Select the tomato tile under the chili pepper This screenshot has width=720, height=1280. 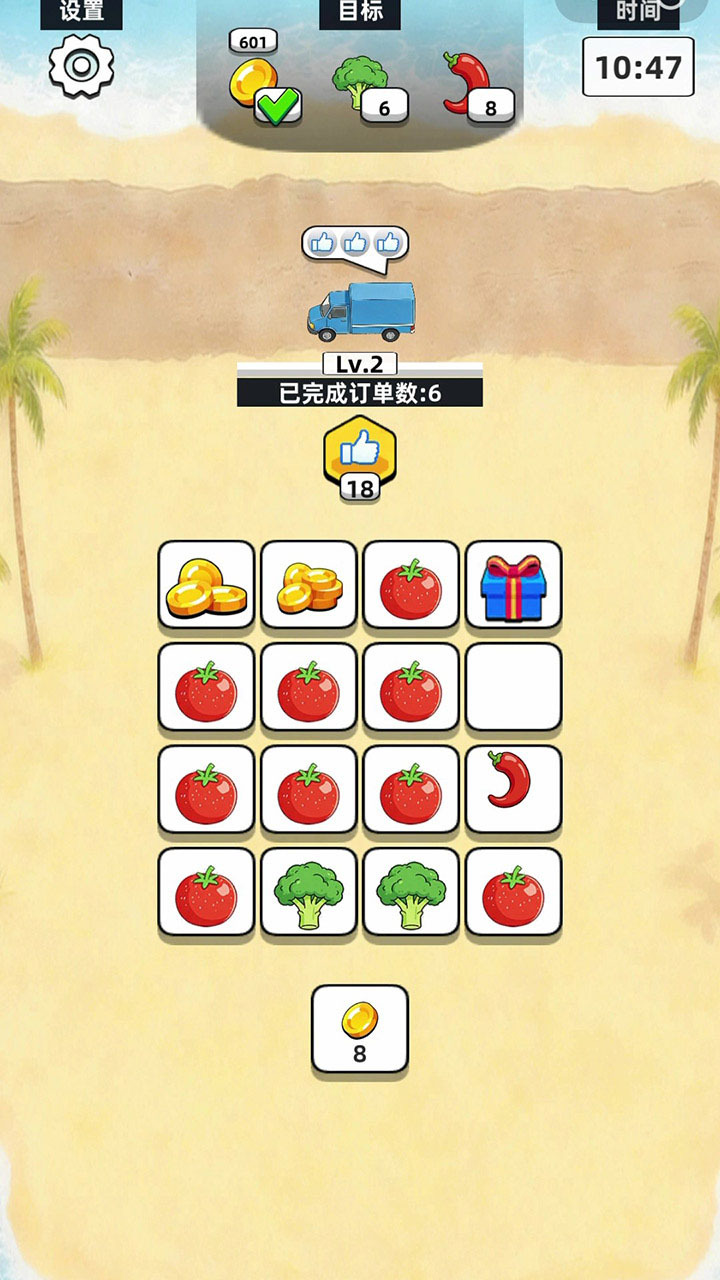point(513,893)
